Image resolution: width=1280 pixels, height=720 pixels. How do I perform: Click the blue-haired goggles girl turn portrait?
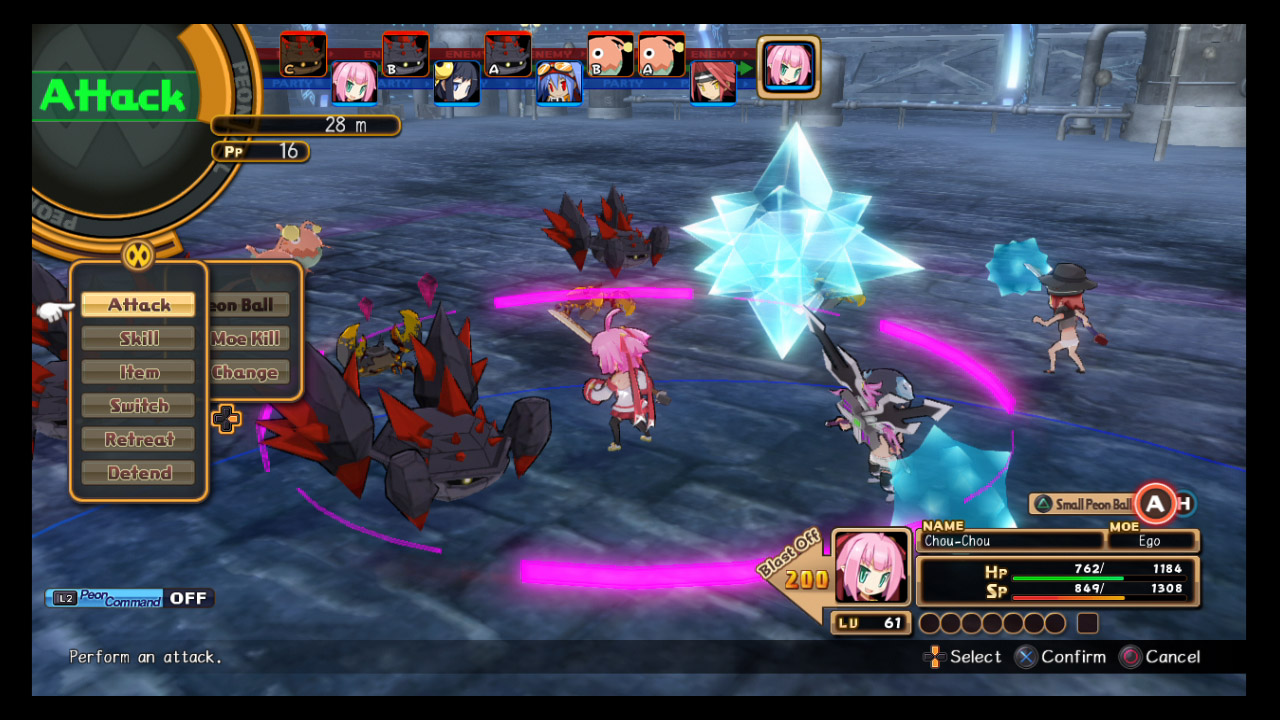[x=558, y=82]
